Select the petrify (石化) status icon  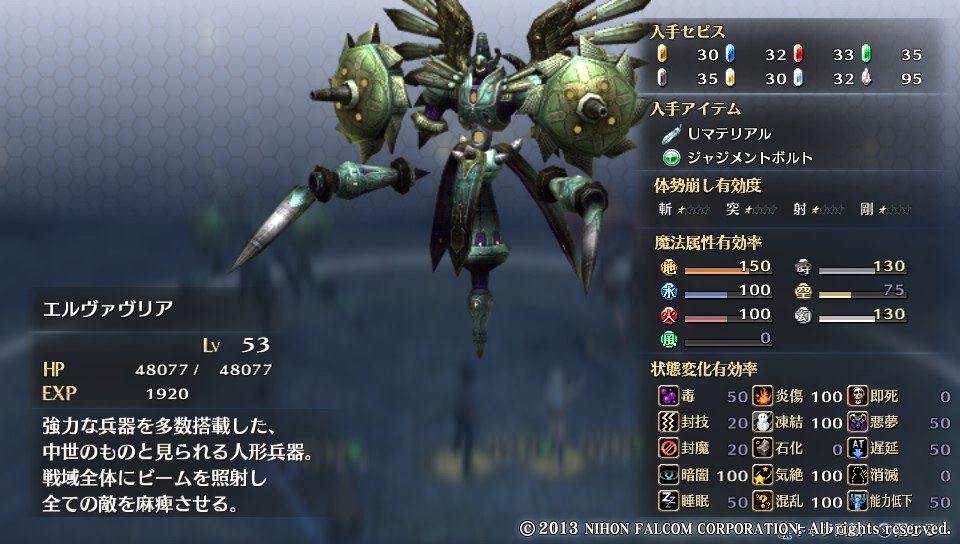tap(763, 449)
